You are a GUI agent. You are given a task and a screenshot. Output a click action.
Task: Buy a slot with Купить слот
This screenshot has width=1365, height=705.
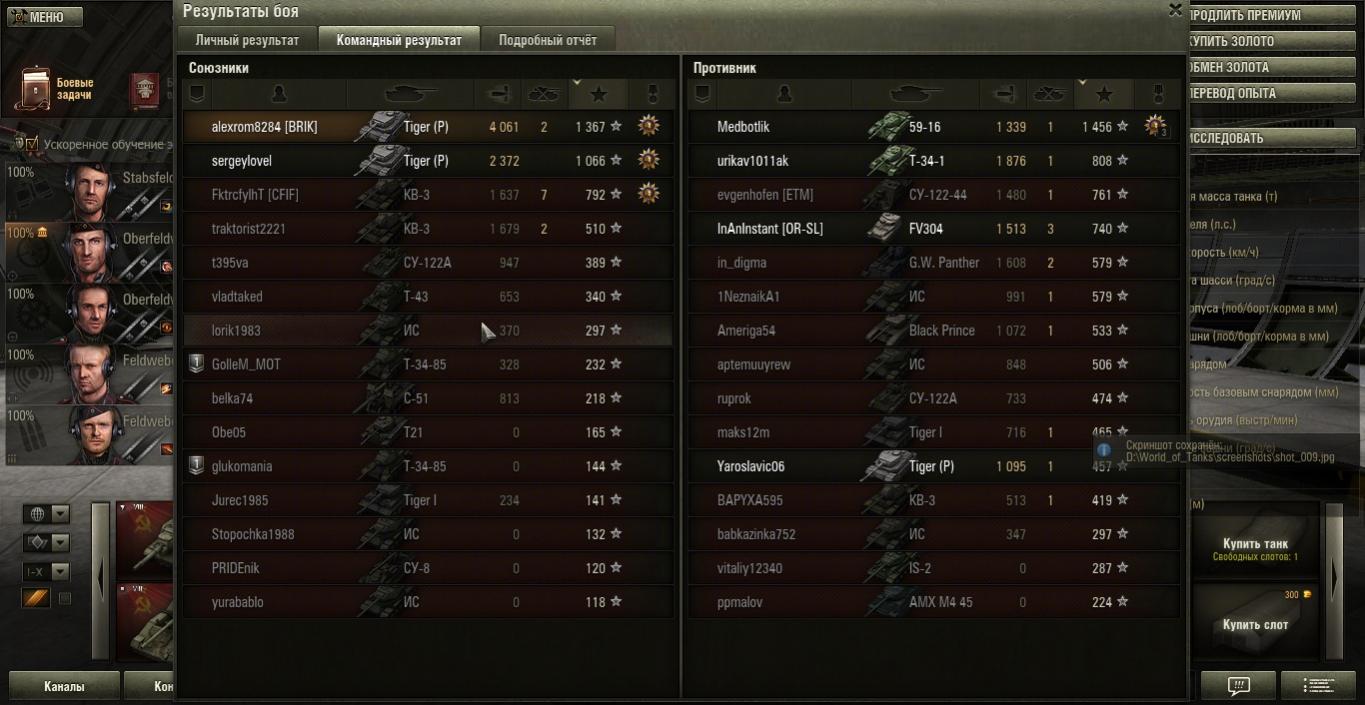[x=1255, y=624]
